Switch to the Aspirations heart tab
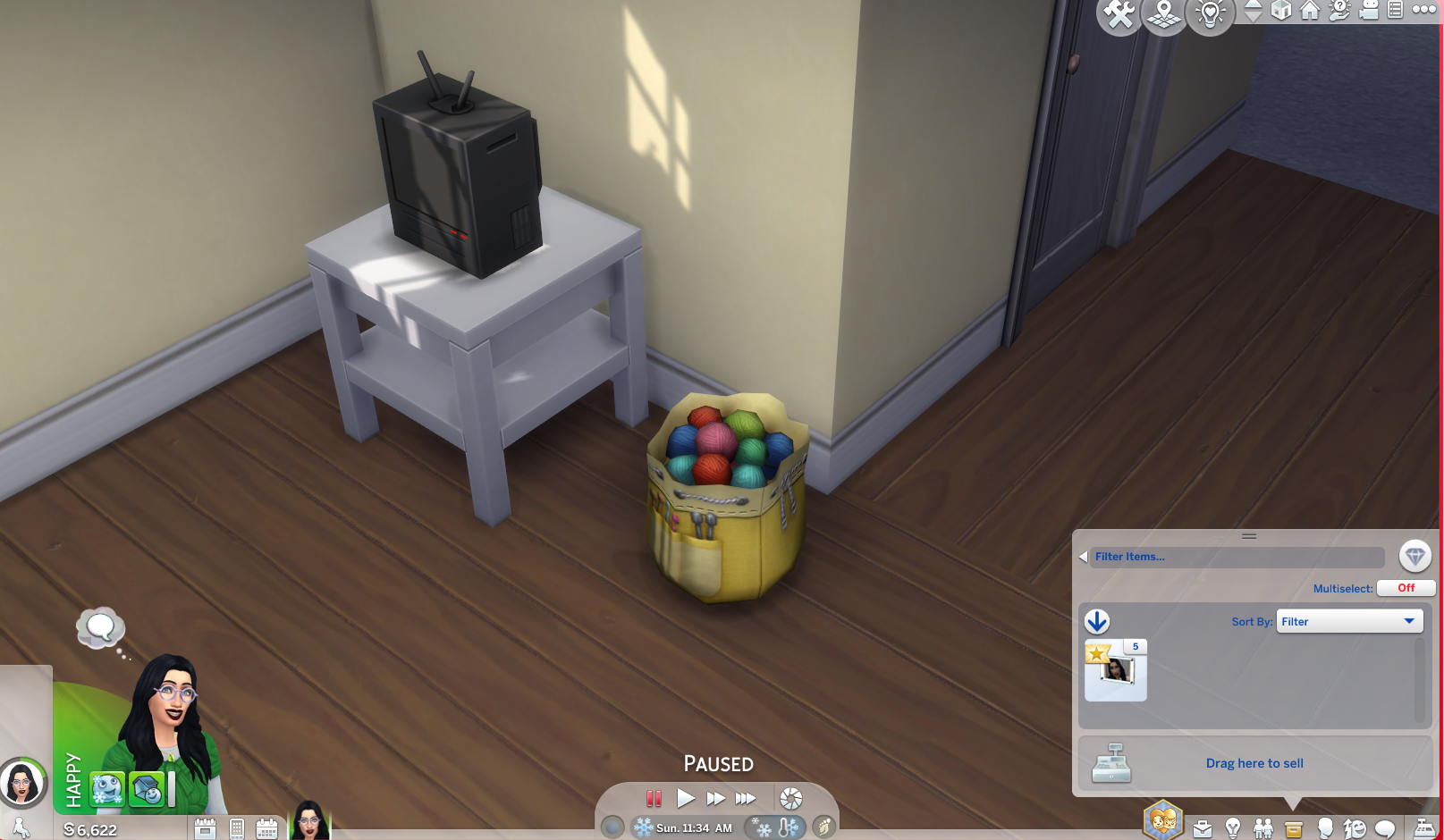The width and height of the screenshot is (1444, 840). coord(1164,819)
